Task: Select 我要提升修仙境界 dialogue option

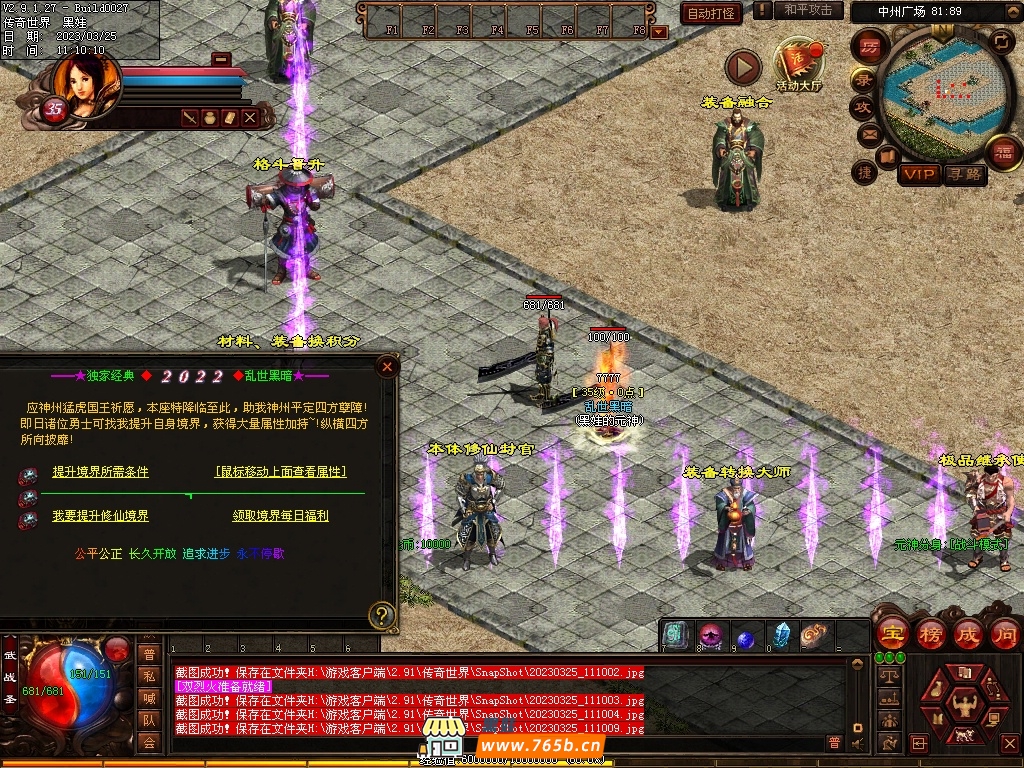Action: point(100,516)
